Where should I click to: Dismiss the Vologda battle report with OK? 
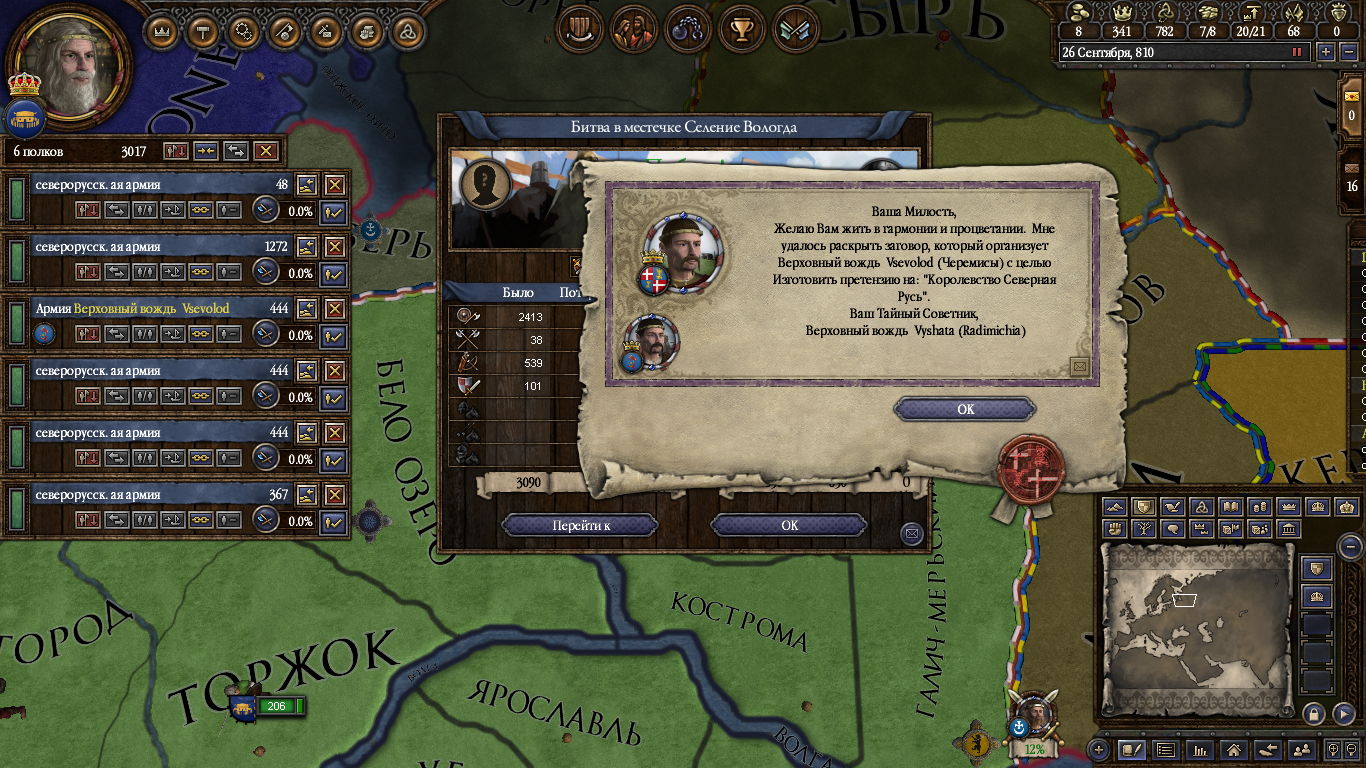(x=789, y=525)
